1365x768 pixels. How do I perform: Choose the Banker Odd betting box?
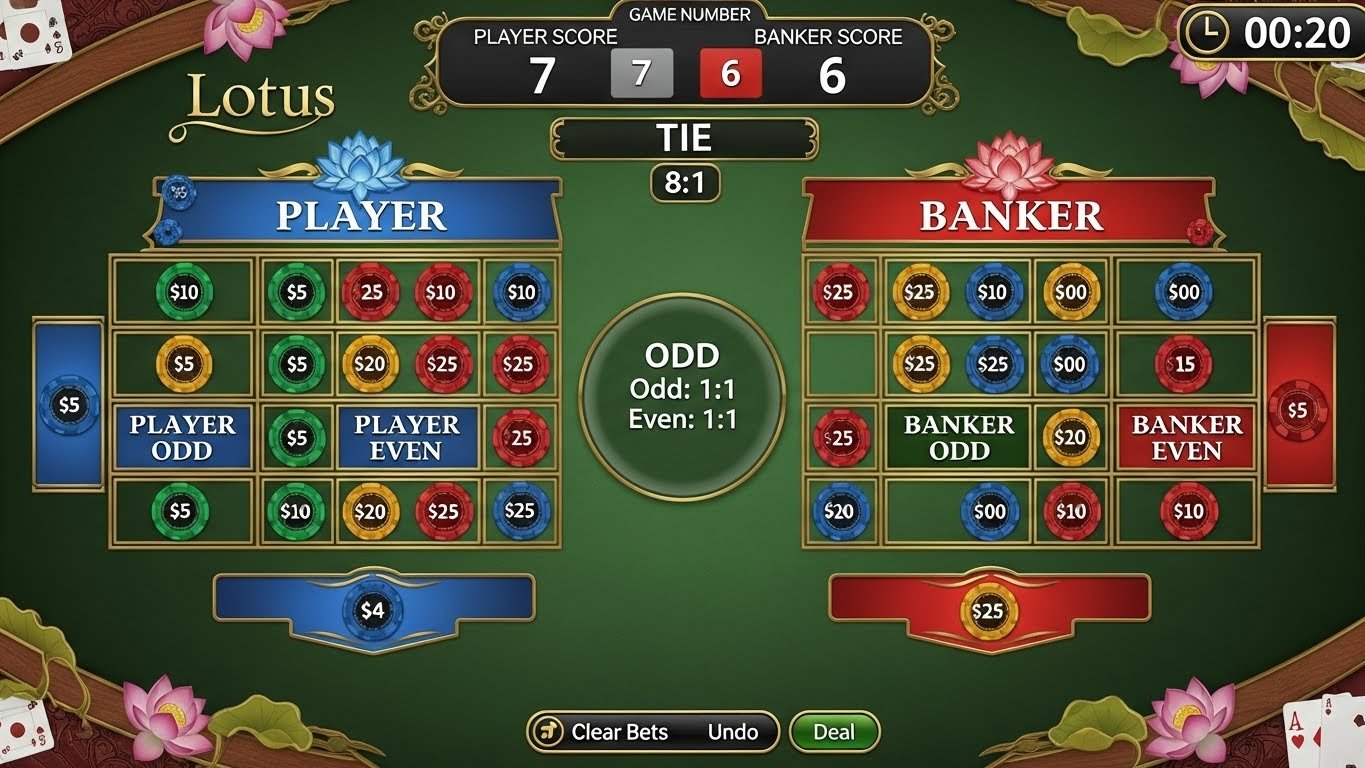(x=958, y=438)
